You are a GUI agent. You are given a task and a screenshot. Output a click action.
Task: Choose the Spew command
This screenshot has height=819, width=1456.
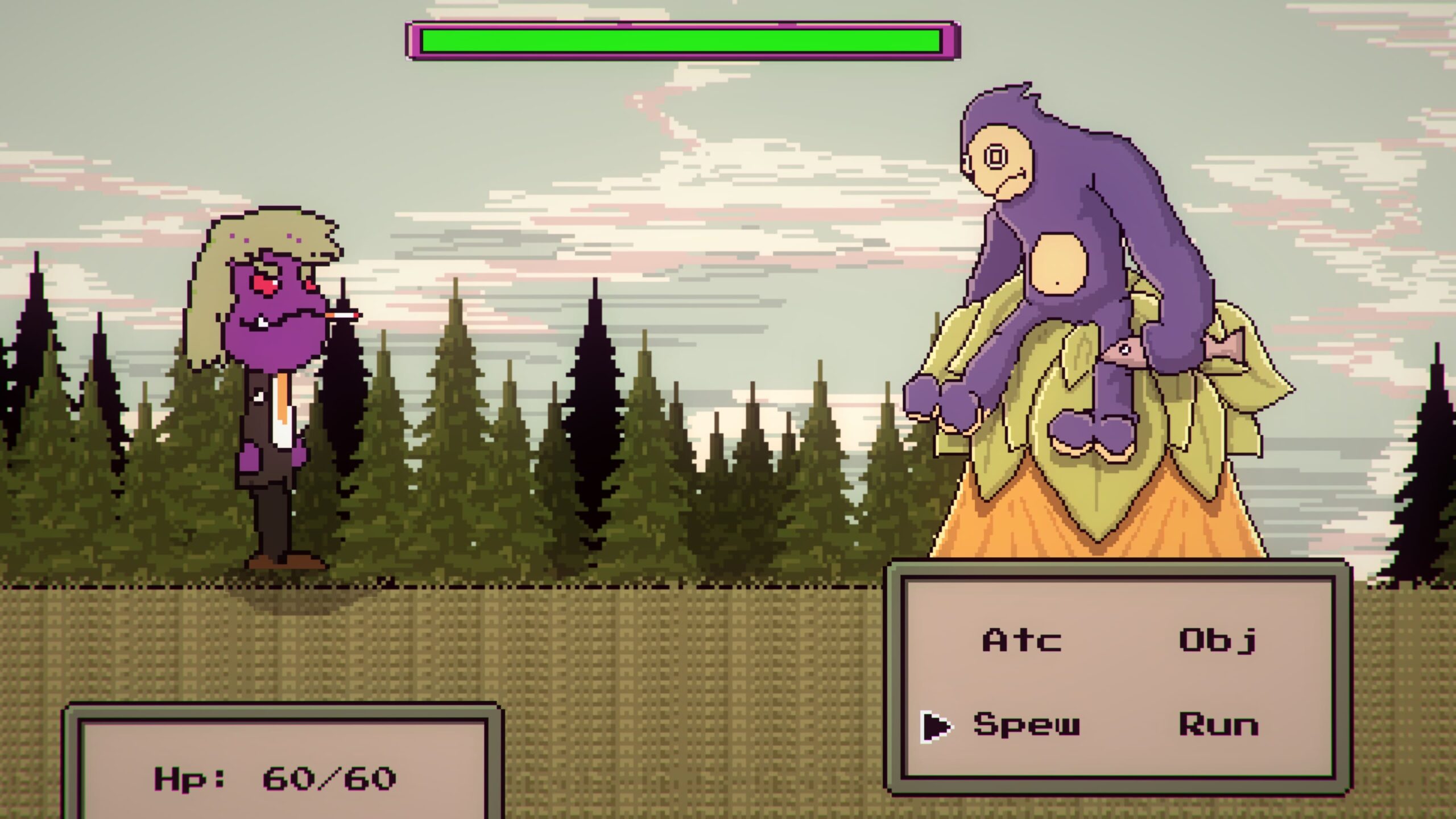pyautogui.click(x=1026, y=725)
